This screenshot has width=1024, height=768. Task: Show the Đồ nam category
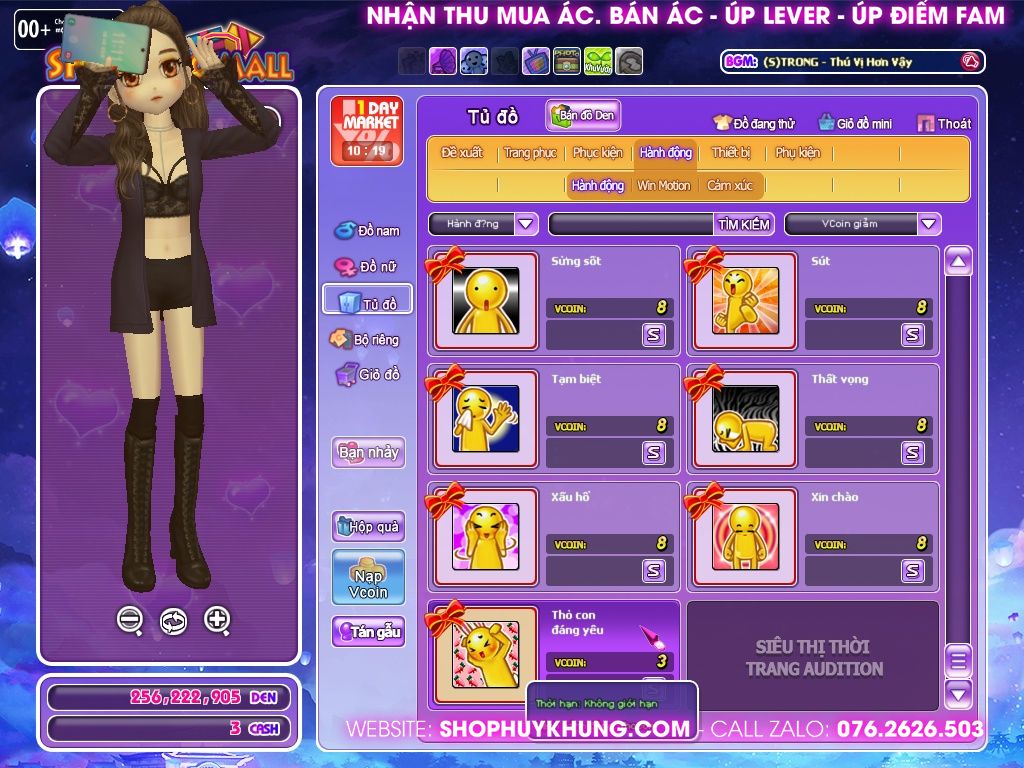coord(367,231)
